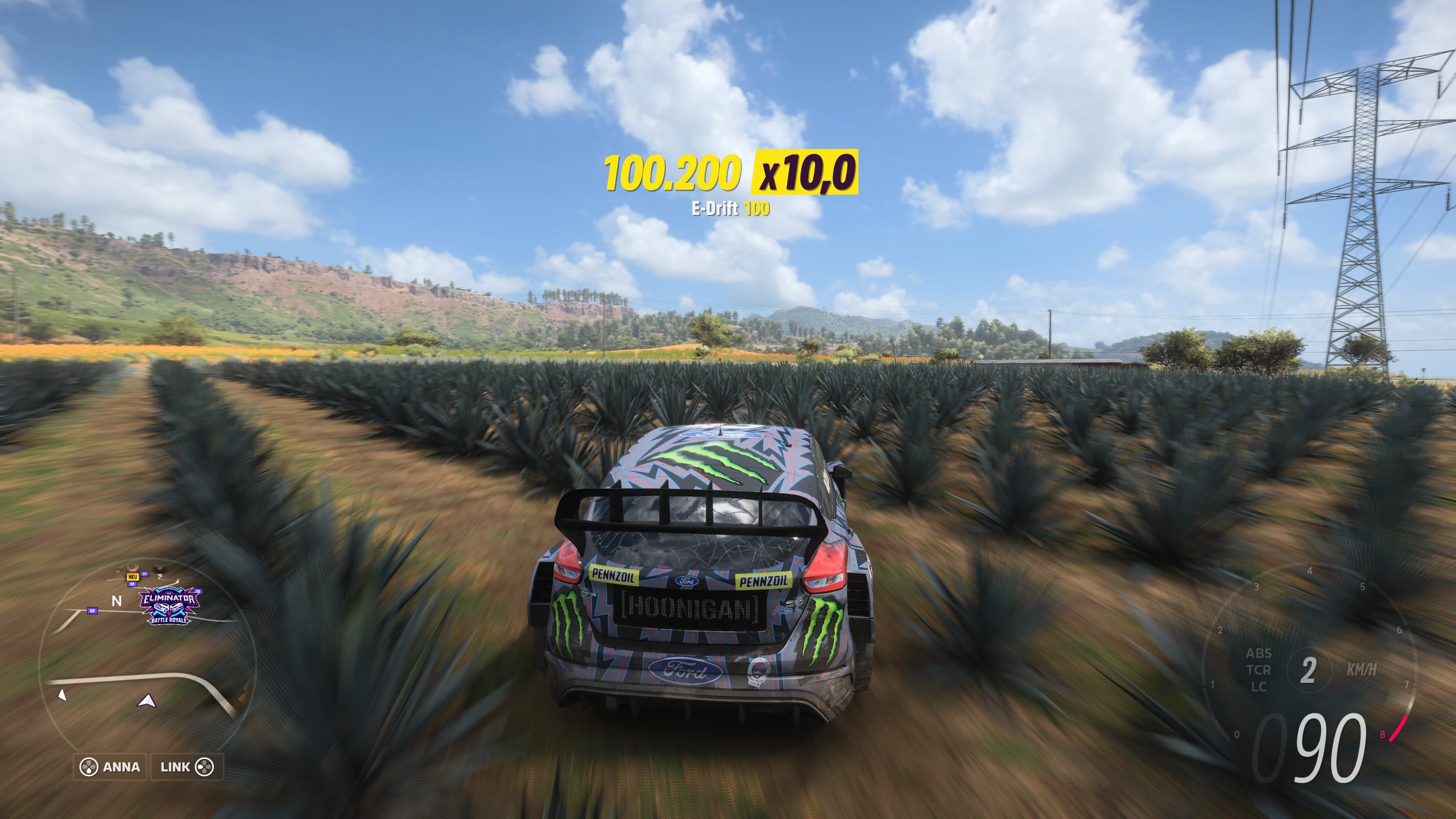Viewport: 1456px width, 819px height.
Task: Select the XP marker right of the Eliminator logo
Action: (198, 592)
